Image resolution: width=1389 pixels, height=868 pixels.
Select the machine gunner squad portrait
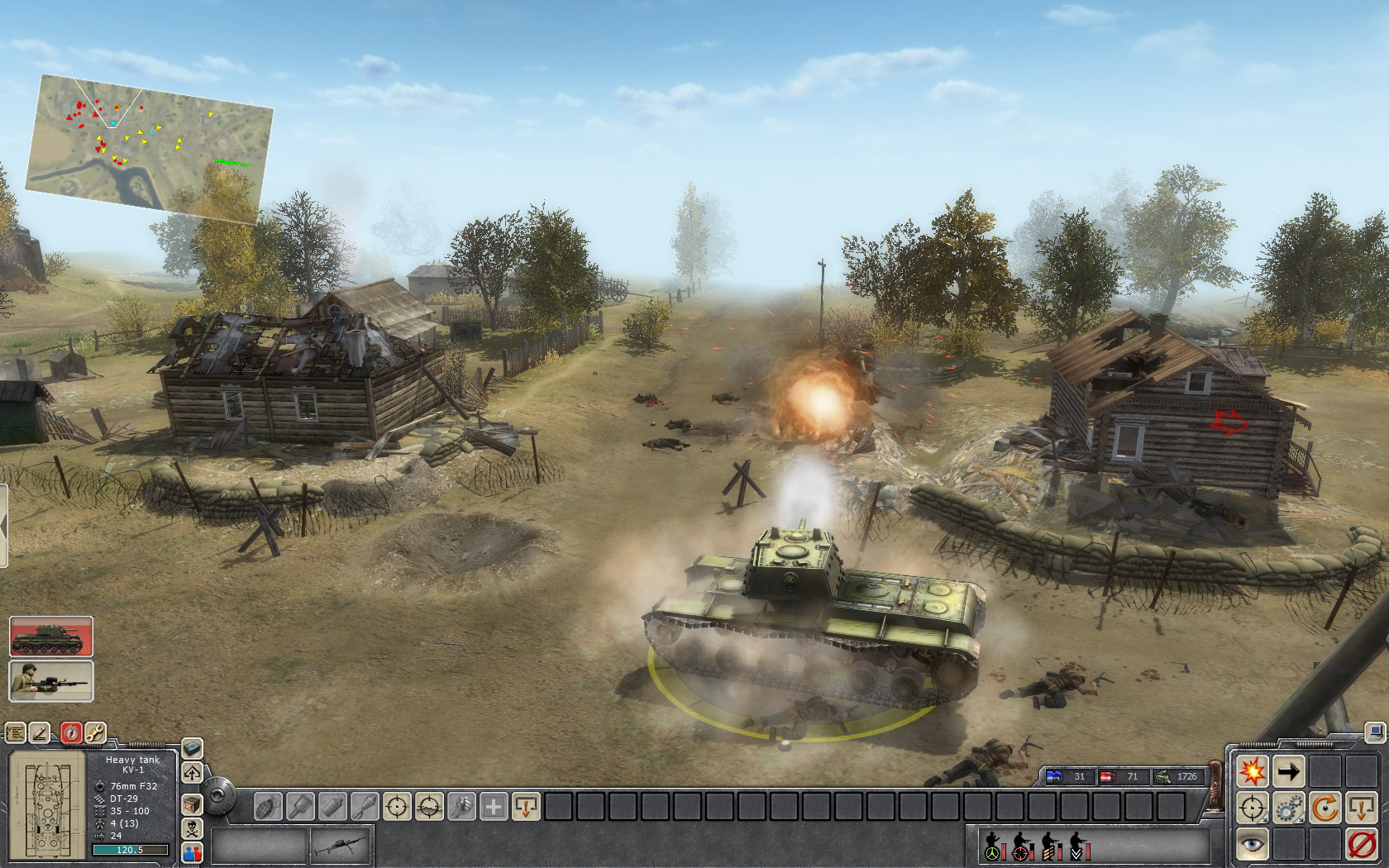(51, 681)
